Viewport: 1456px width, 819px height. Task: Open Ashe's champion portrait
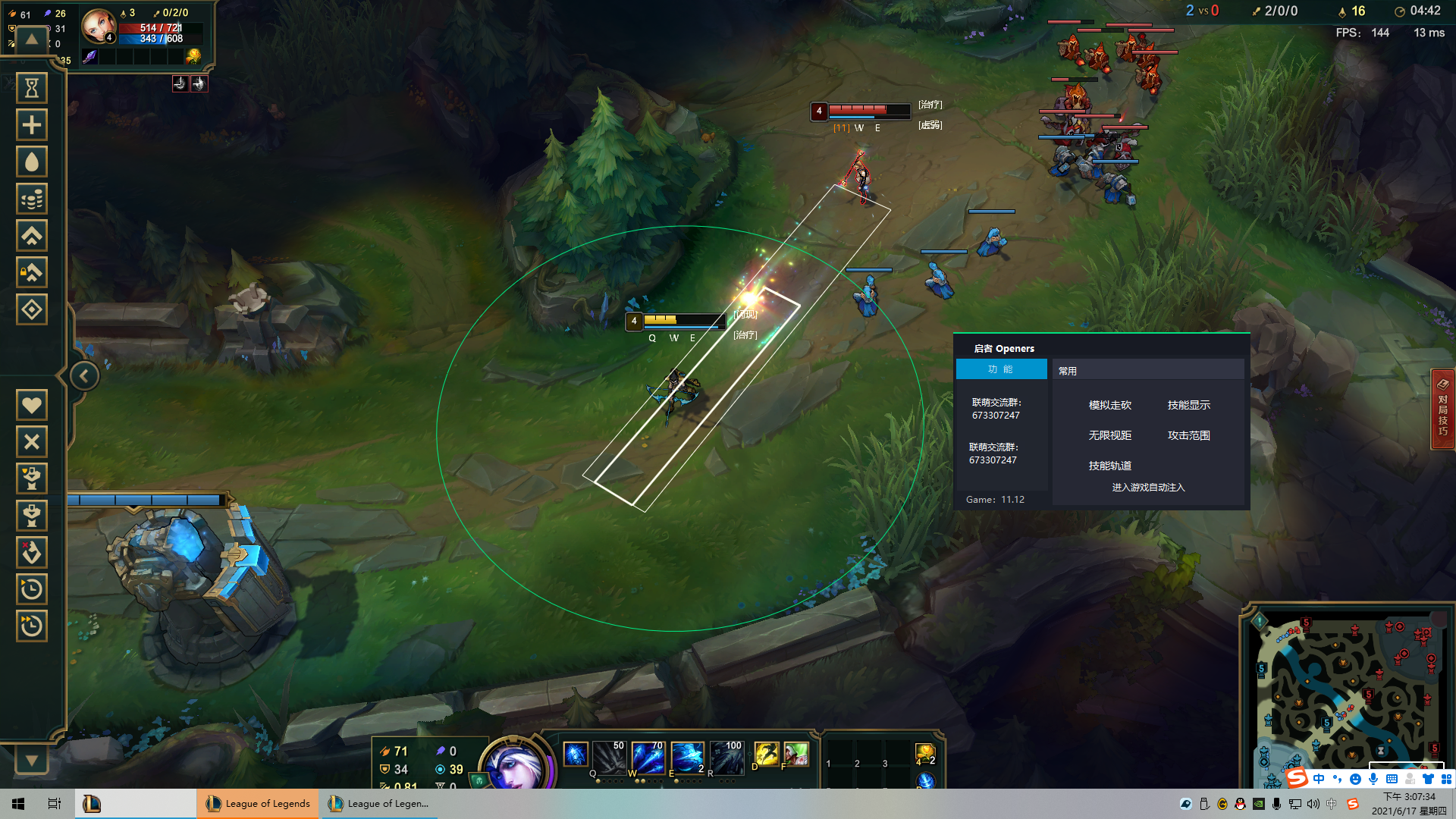coord(513,766)
